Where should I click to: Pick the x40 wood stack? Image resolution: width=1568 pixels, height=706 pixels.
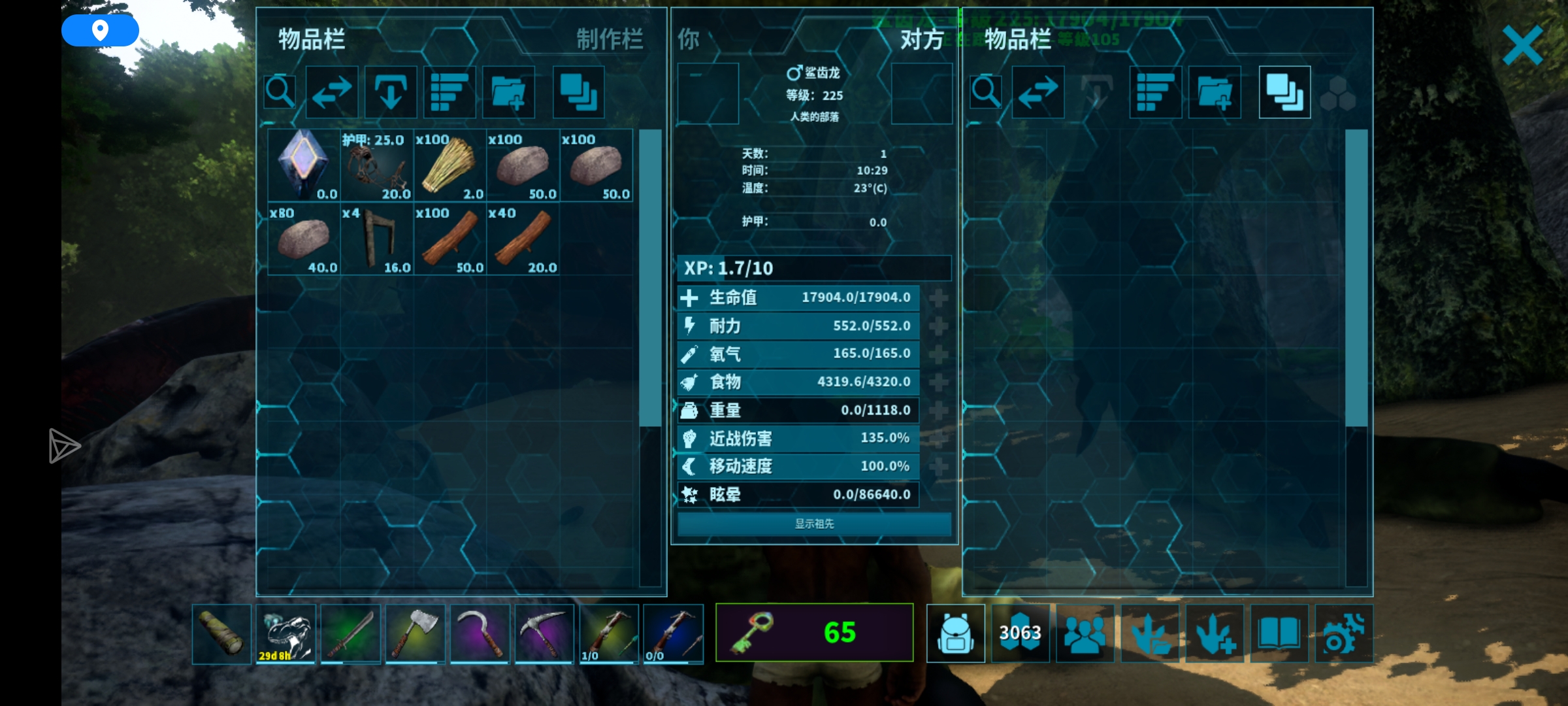click(523, 239)
